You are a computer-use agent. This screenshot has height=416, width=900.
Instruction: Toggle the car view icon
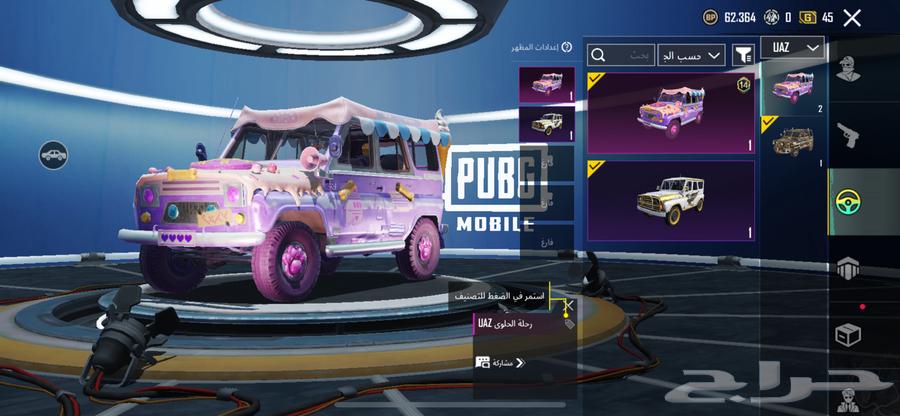click(x=53, y=155)
